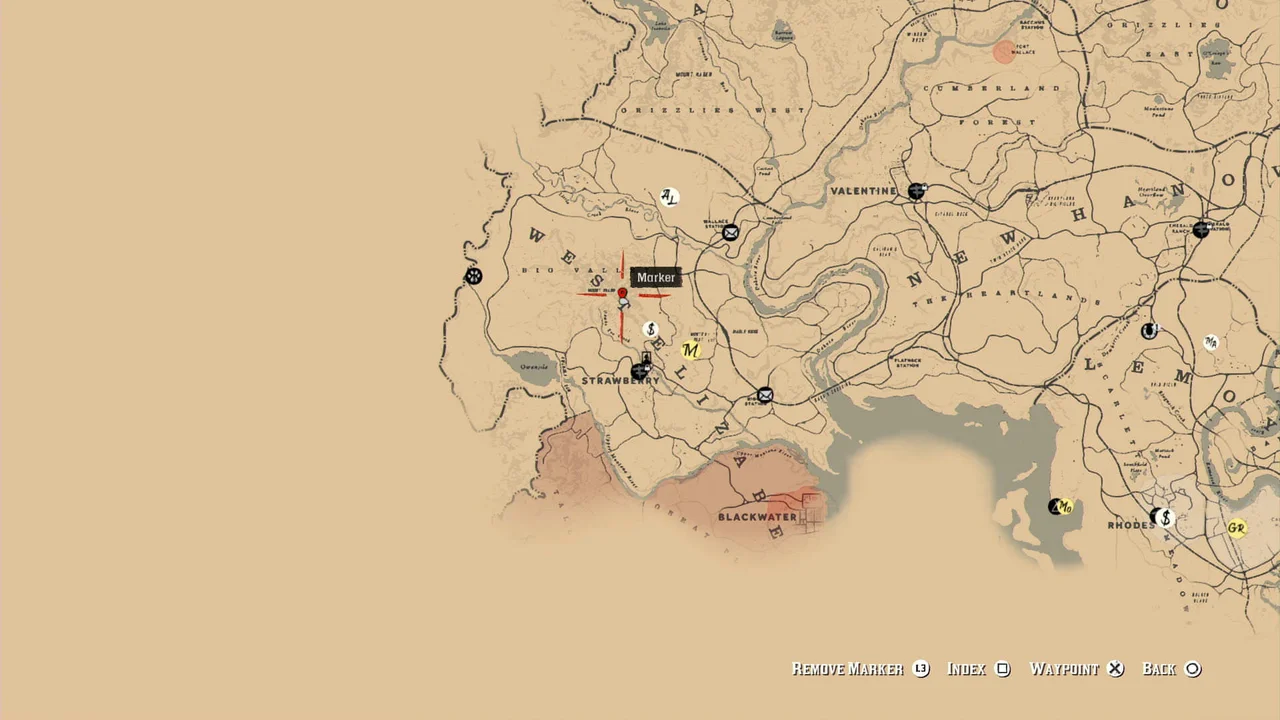This screenshot has width=1280, height=720.
Task: Click the red marker pin in Big Valley
Action: point(622,292)
